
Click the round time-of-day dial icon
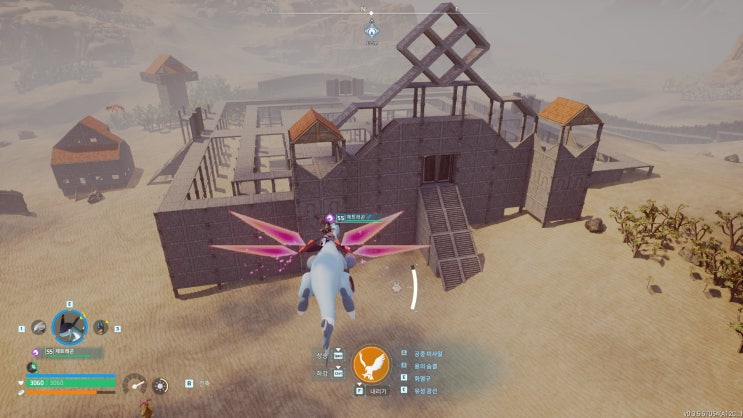pos(159,383)
